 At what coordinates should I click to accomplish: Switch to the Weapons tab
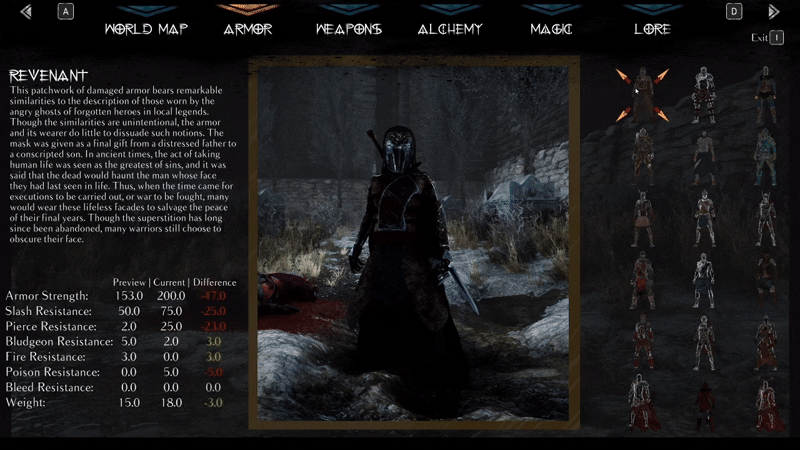[x=348, y=29]
